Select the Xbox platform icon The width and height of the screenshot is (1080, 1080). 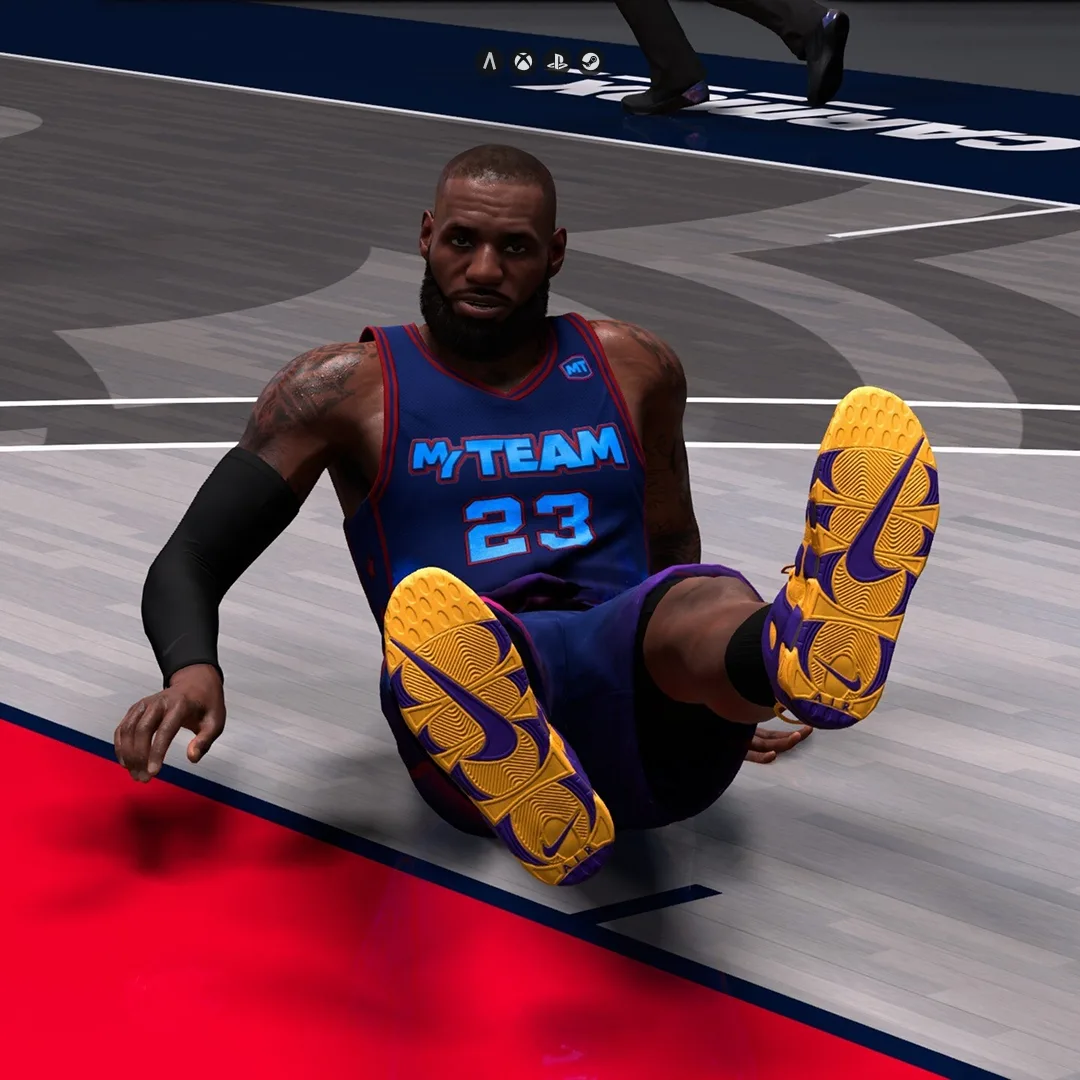tap(523, 62)
